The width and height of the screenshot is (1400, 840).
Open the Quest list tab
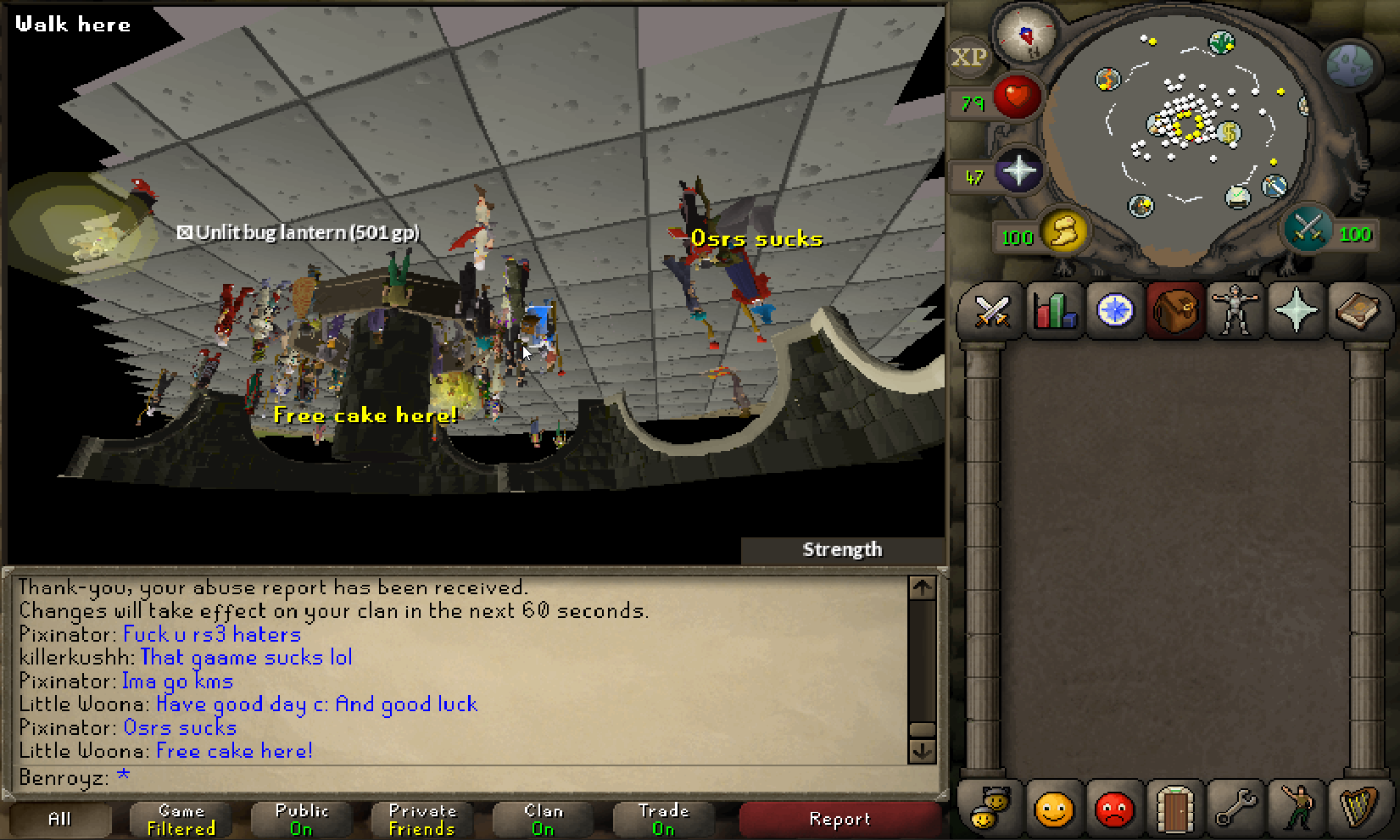[1115, 311]
